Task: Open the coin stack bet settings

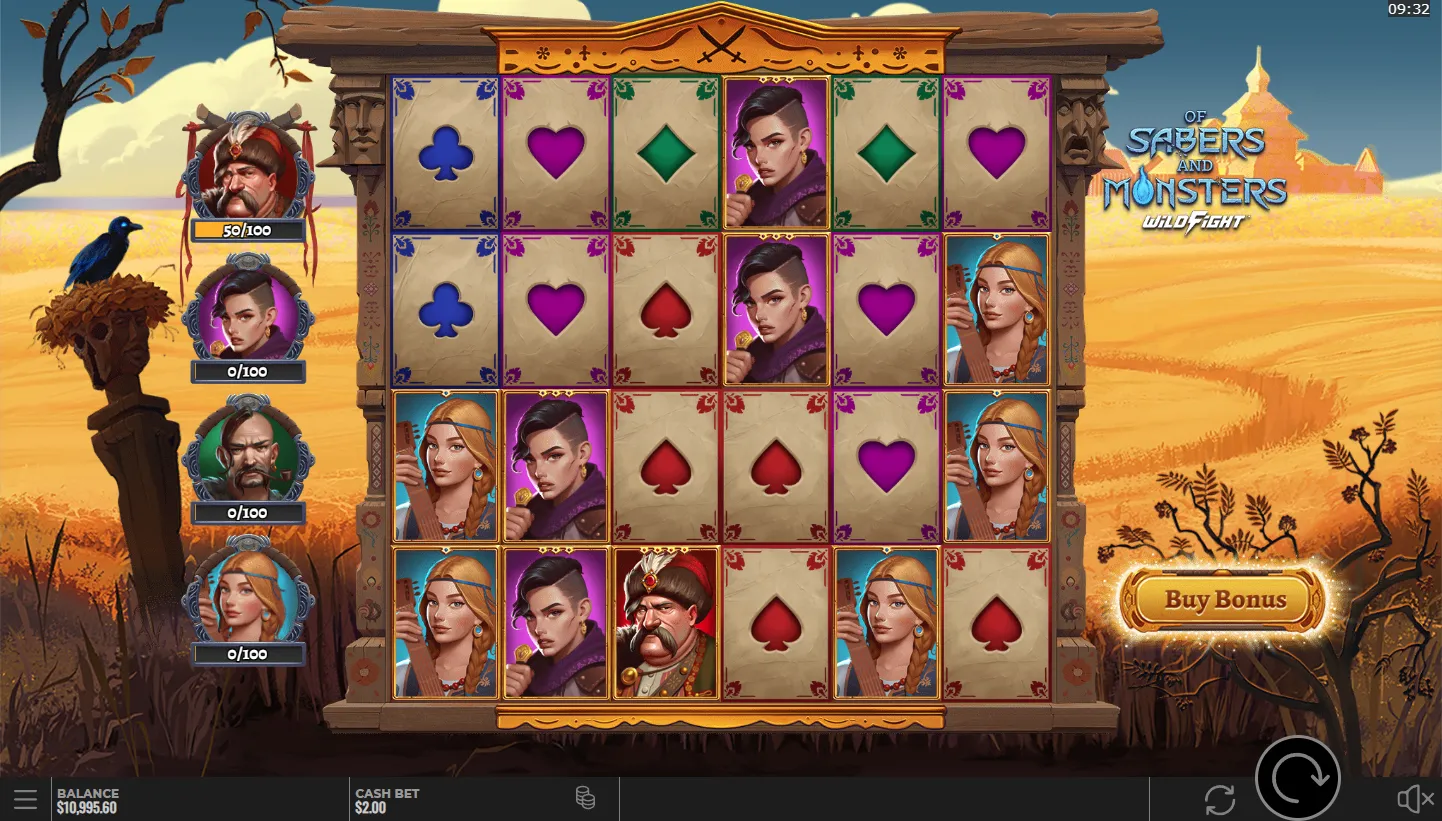Action: (585, 798)
